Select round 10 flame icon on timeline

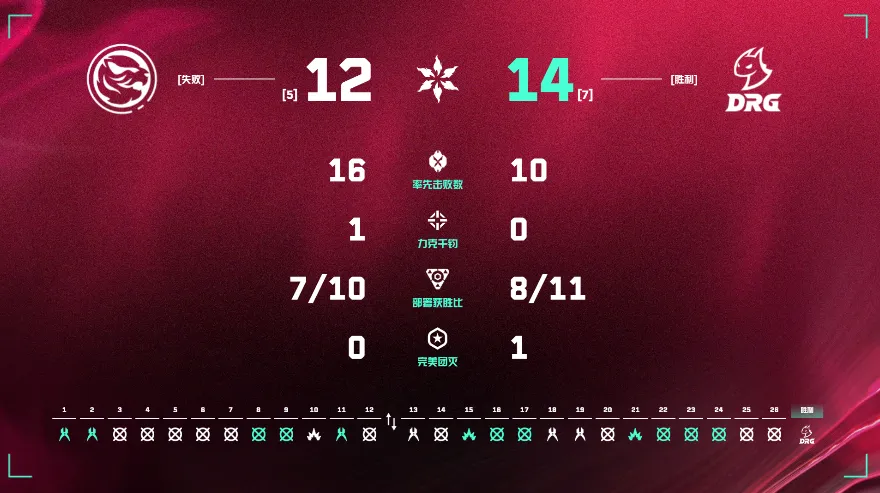[314, 434]
